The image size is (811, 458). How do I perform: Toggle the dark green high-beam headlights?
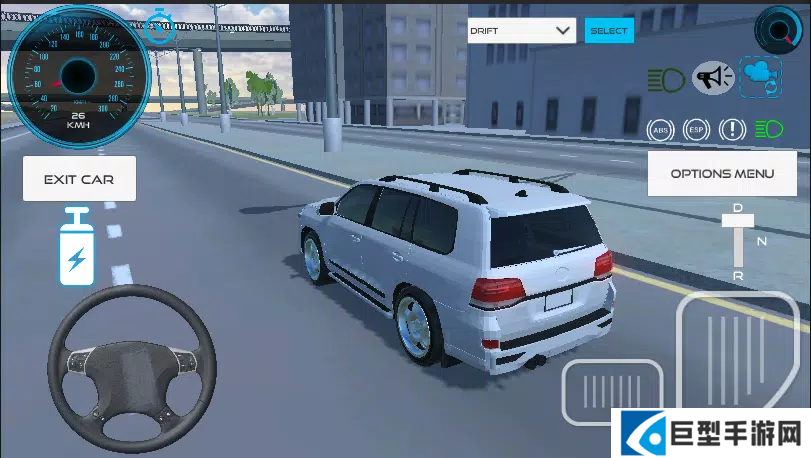point(664,77)
